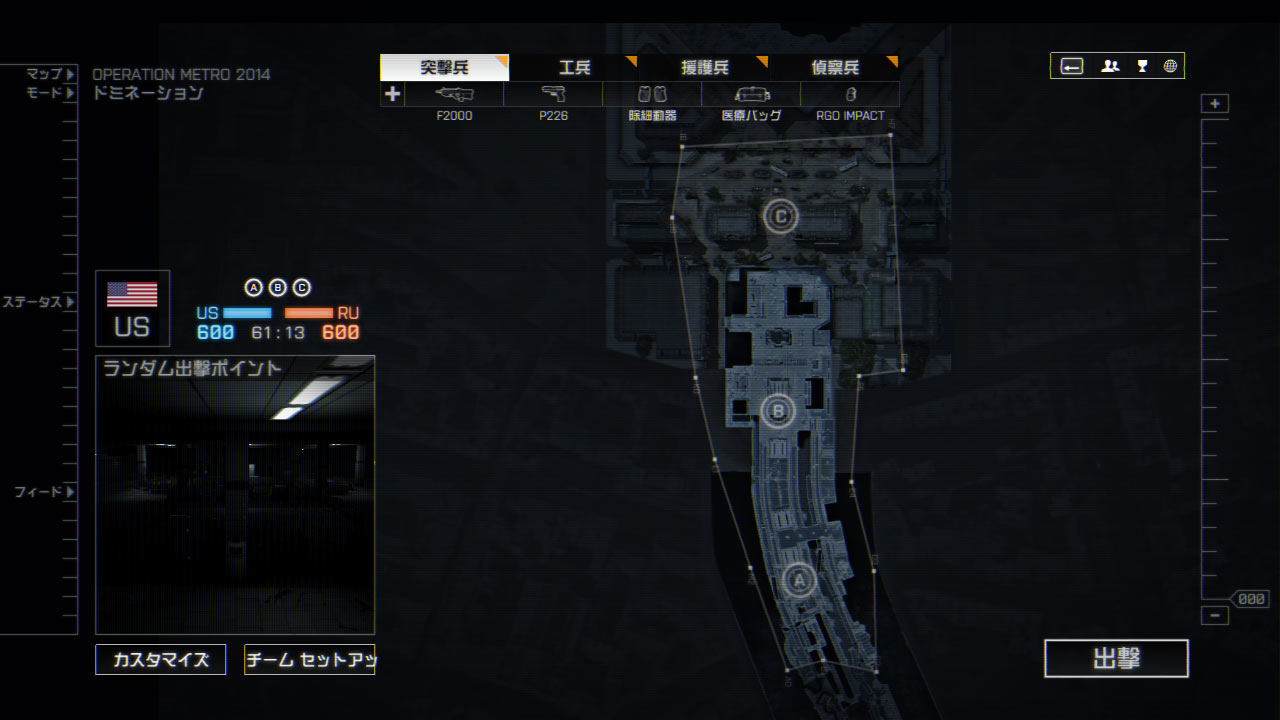
Task: Click the globe icon
Action: click(x=1170, y=66)
